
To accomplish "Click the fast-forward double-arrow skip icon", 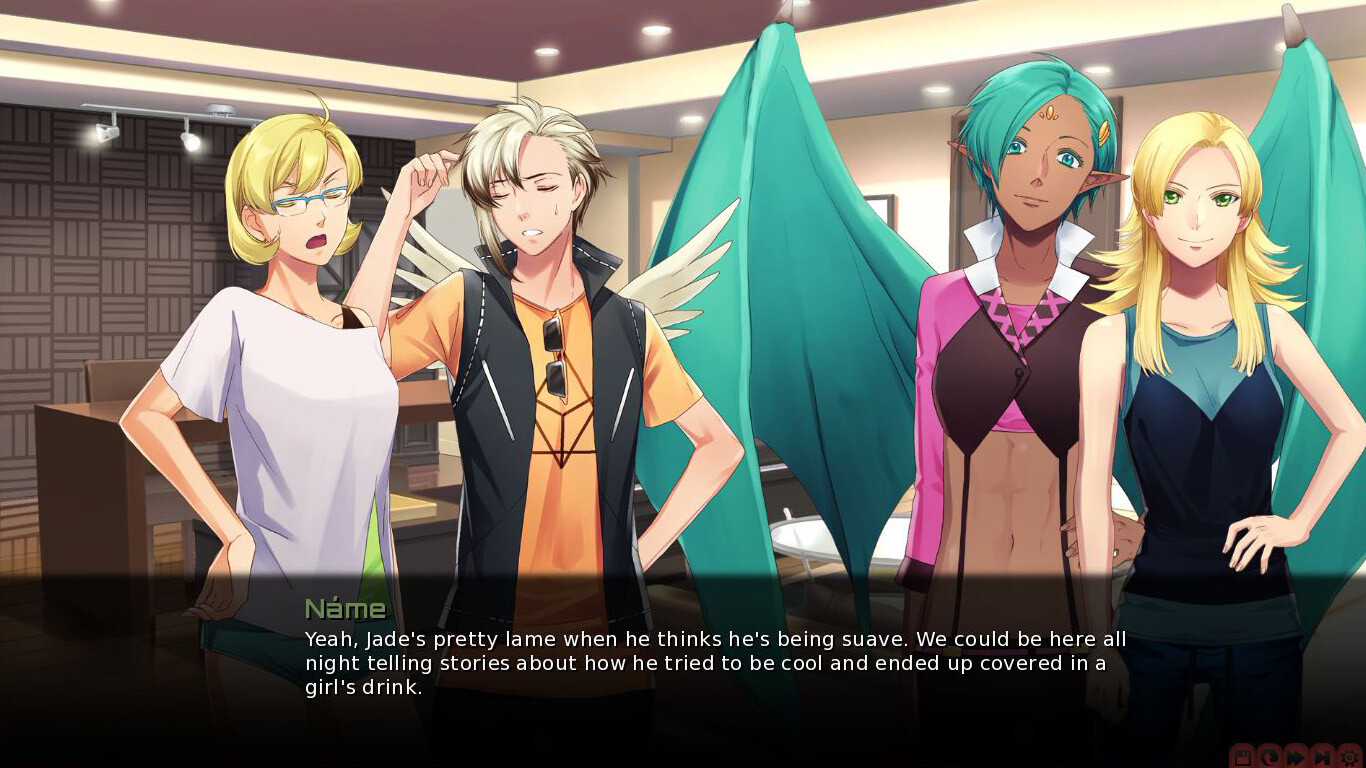I will [x=1295, y=757].
